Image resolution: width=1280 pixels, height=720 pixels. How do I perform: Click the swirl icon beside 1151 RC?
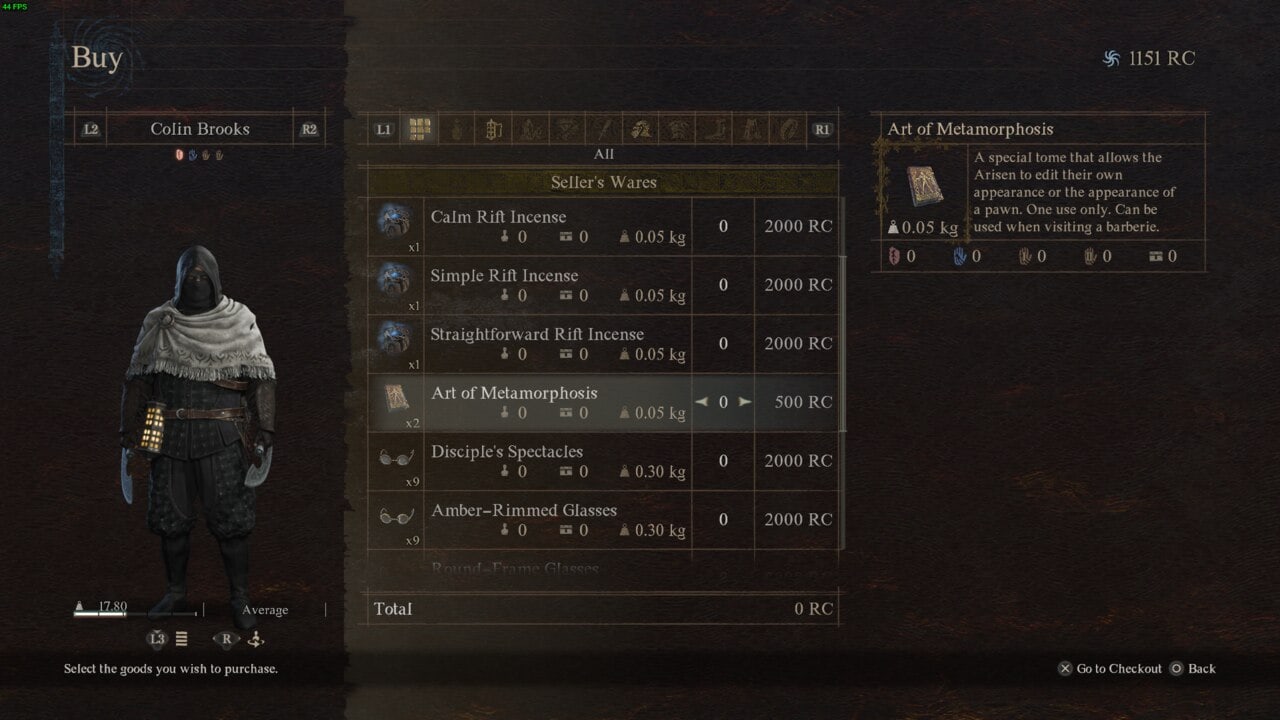point(1113,58)
